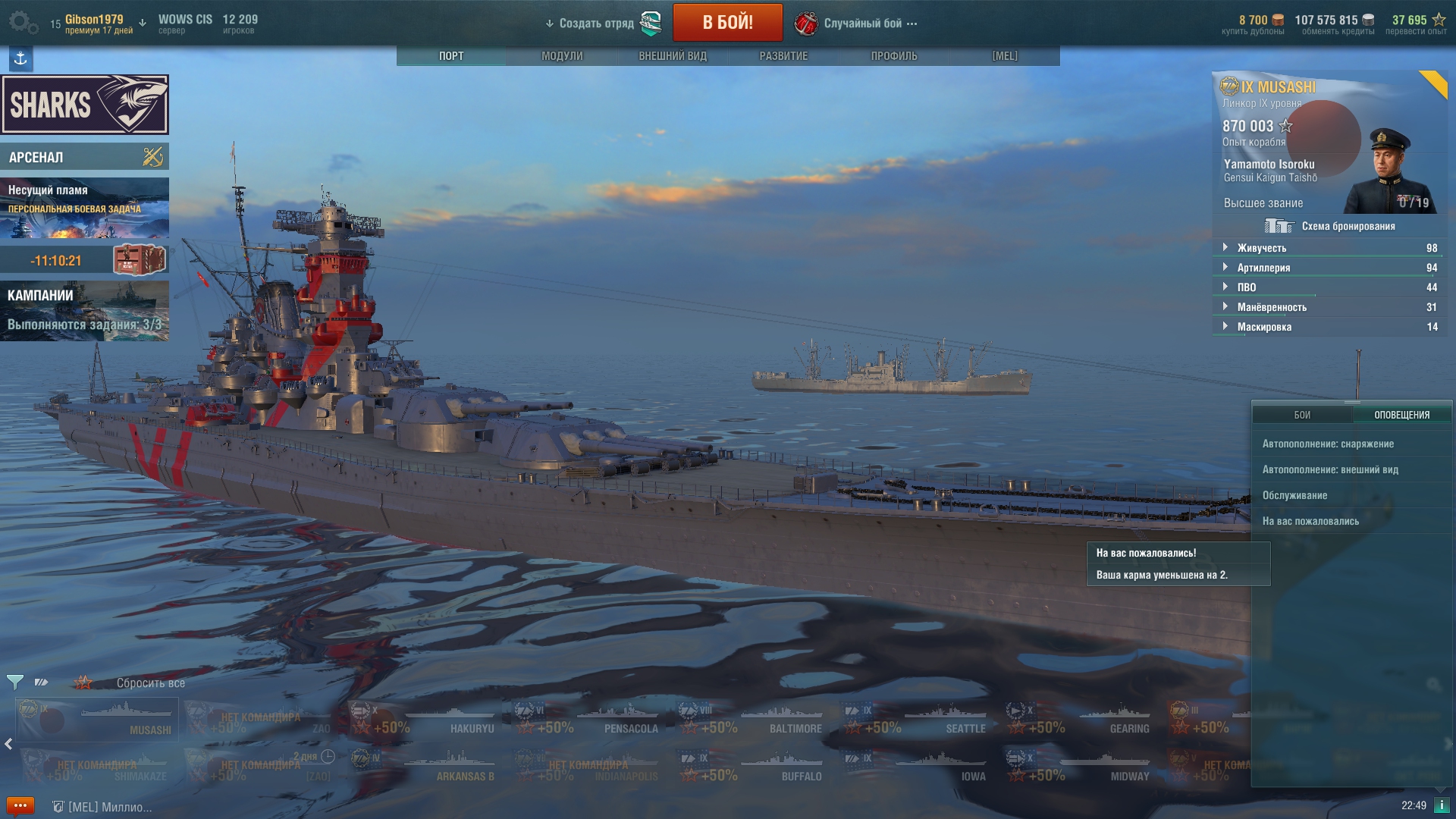1456x819 pixels.
Task: Open the orange chat bubble button
Action: 20,805
